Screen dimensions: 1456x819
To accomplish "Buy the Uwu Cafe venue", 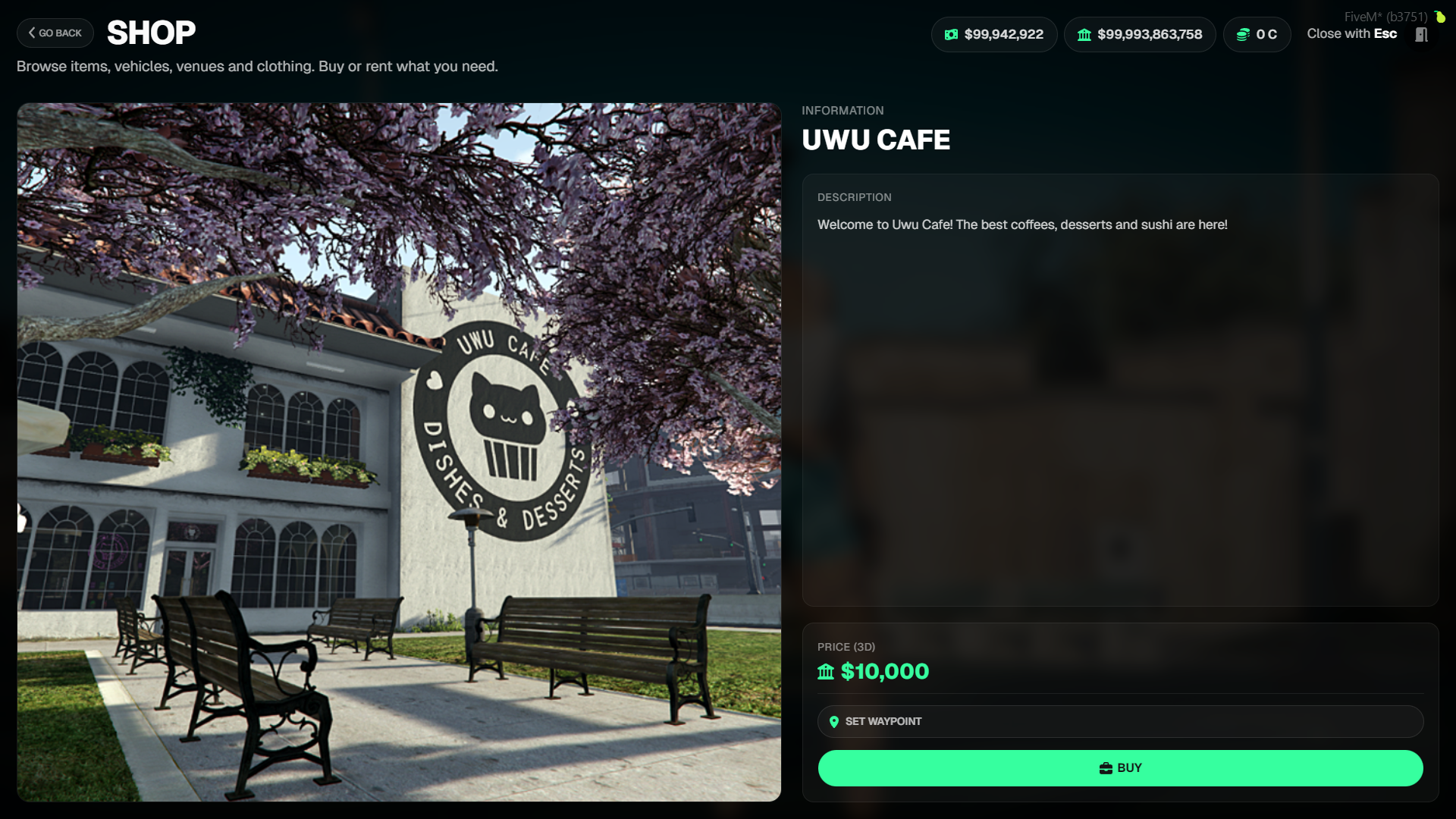I will tap(1120, 768).
